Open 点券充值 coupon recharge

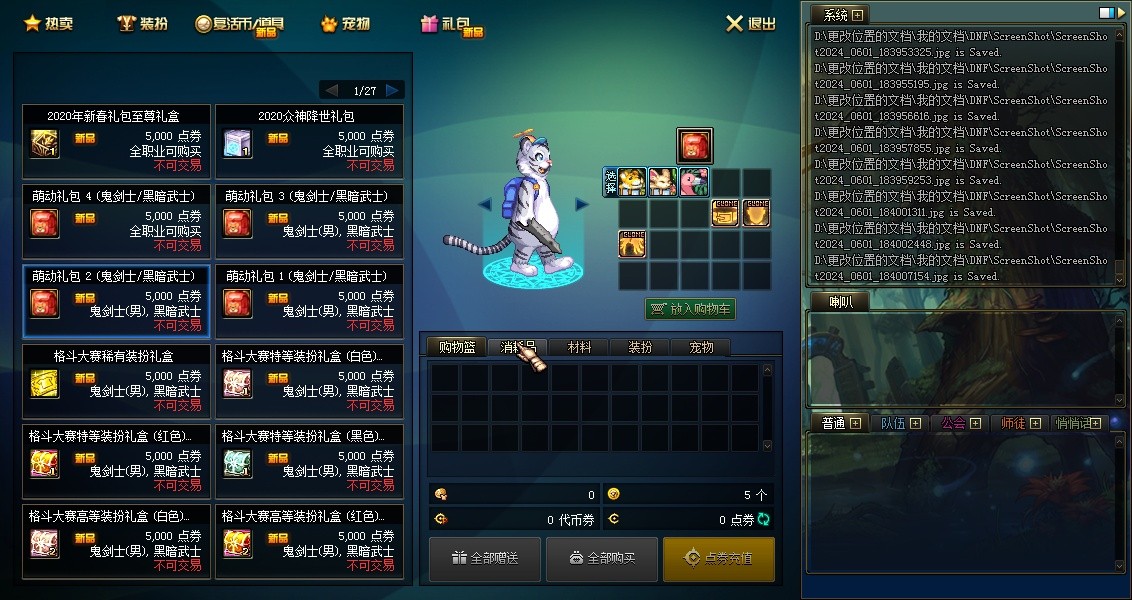pos(718,558)
